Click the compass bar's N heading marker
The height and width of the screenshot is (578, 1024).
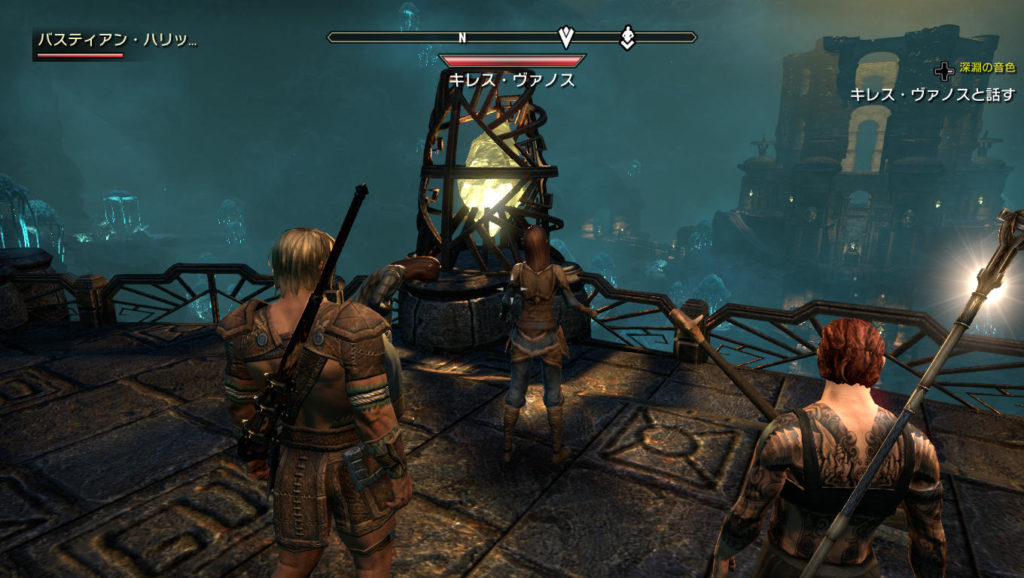pos(462,38)
